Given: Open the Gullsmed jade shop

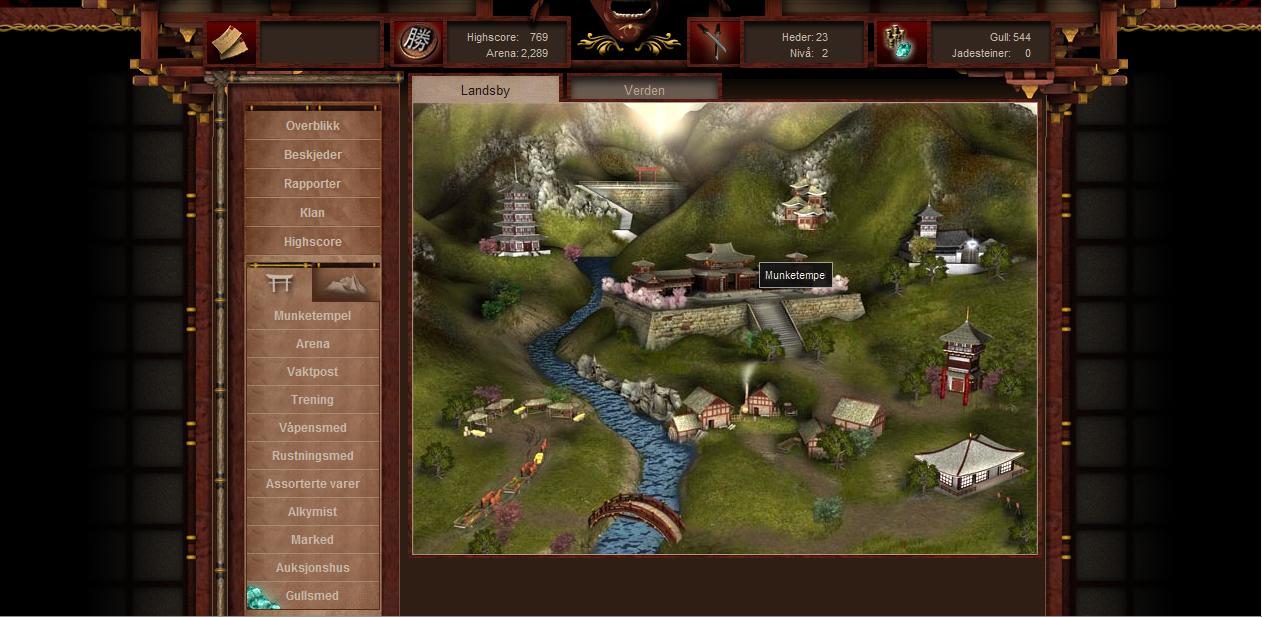Looking at the screenshot, I should 312,596.
